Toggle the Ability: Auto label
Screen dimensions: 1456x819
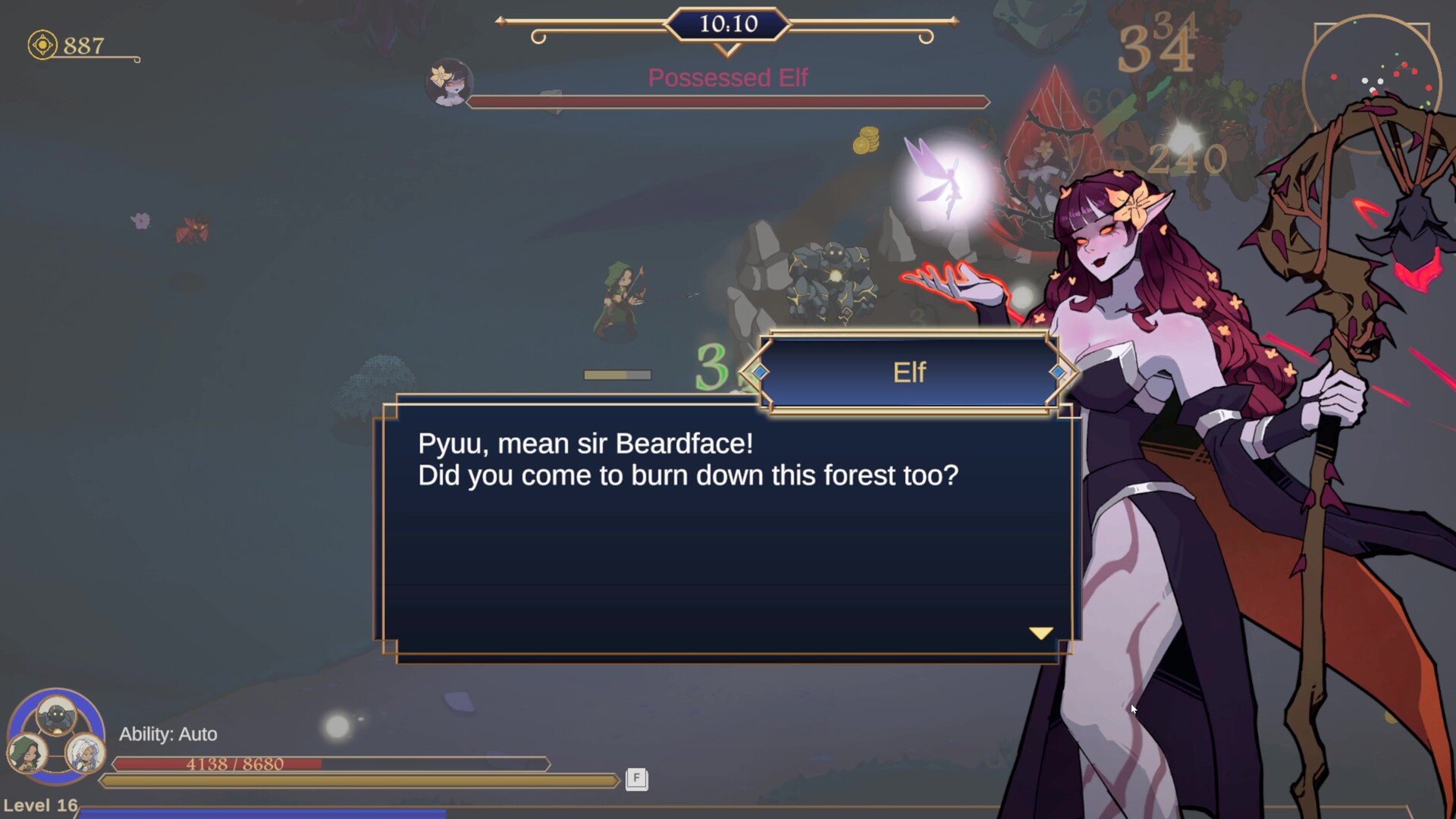(x=168, y=734)
